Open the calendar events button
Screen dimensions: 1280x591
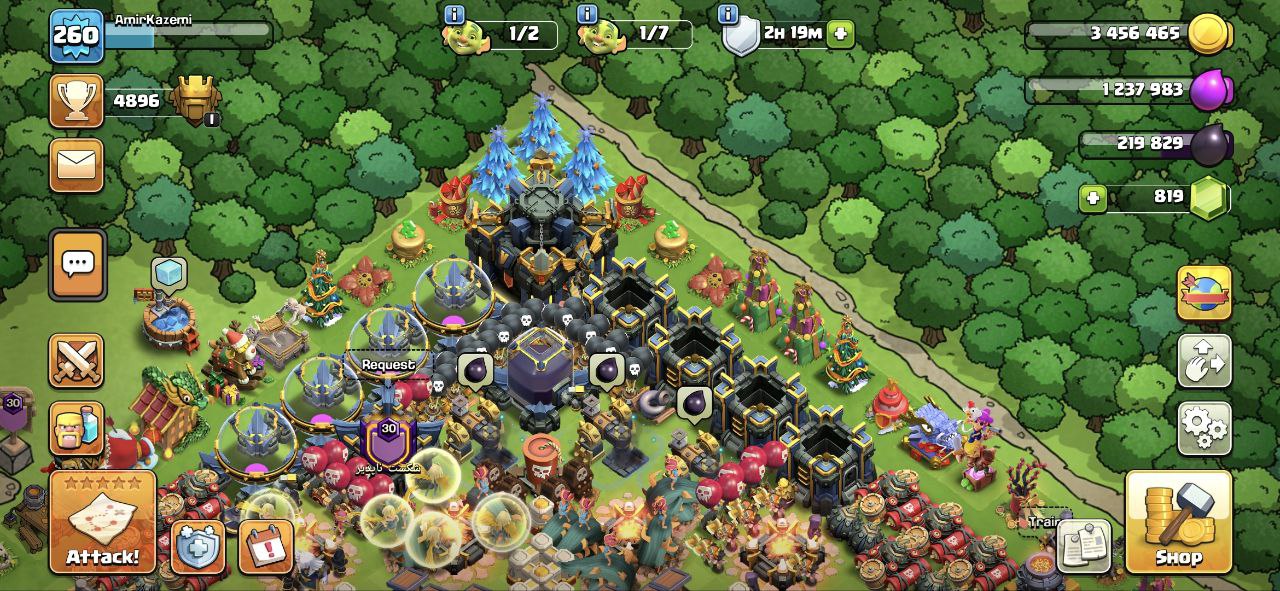coord(266,547)
